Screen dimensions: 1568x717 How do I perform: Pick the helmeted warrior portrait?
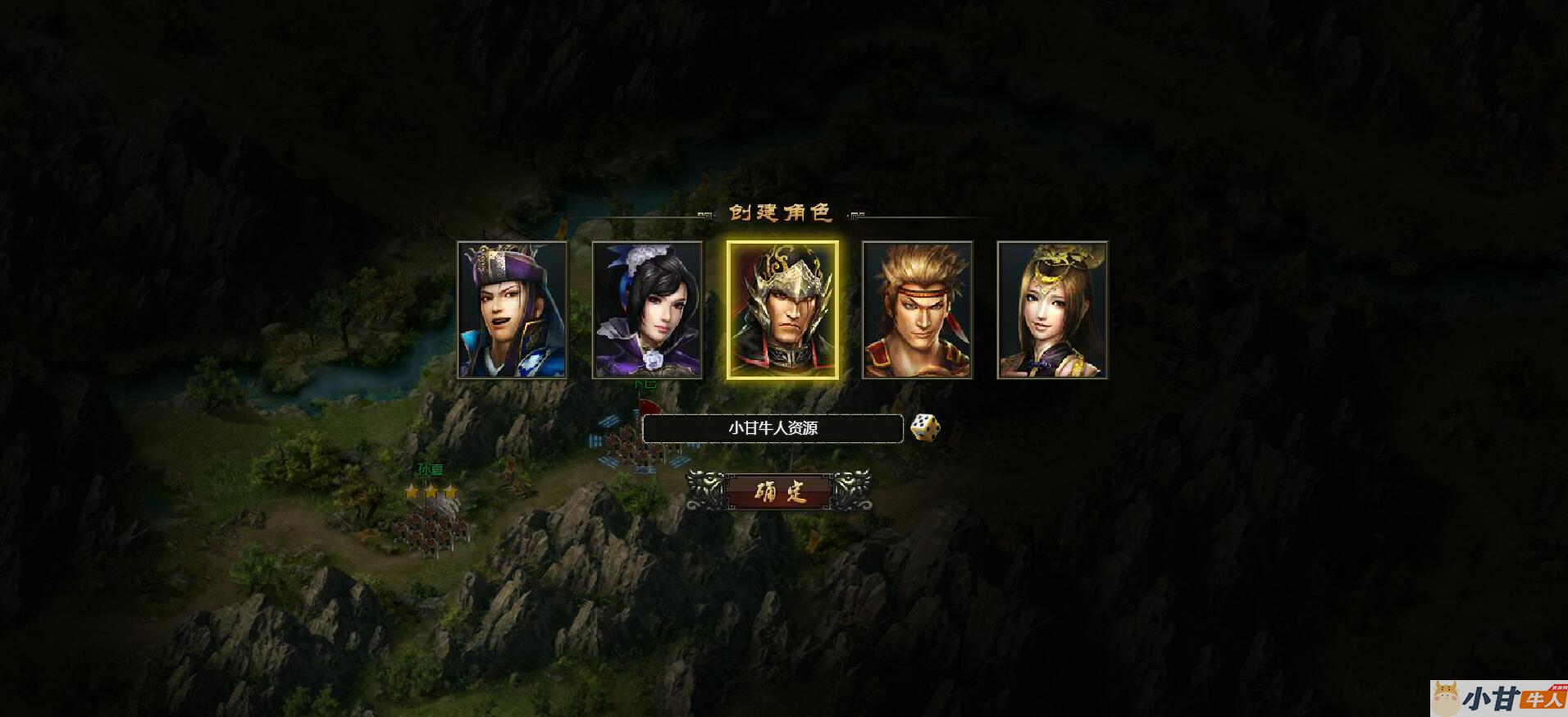(782, 310)
